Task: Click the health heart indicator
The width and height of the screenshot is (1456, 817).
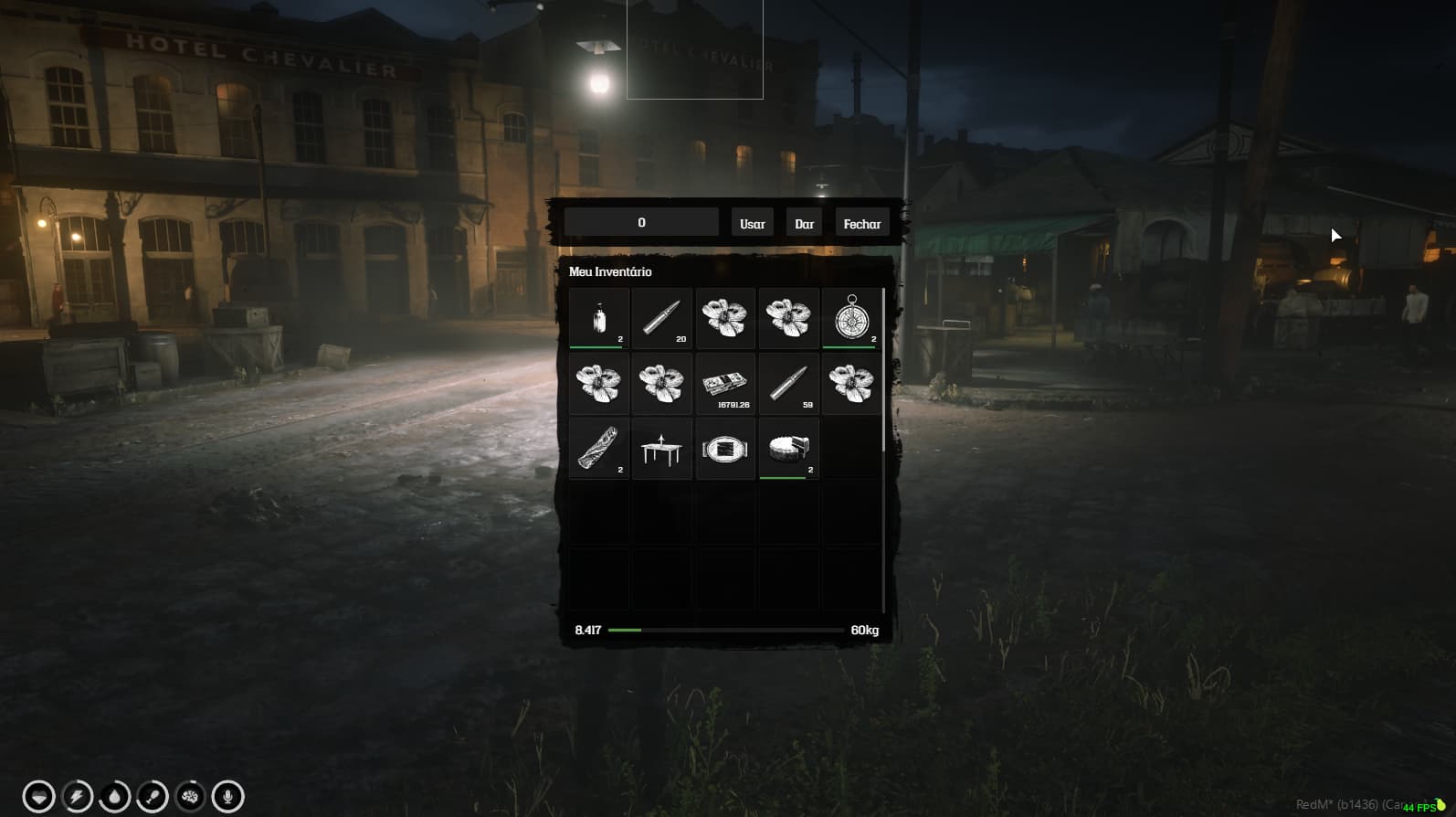Action: point(37,796)
